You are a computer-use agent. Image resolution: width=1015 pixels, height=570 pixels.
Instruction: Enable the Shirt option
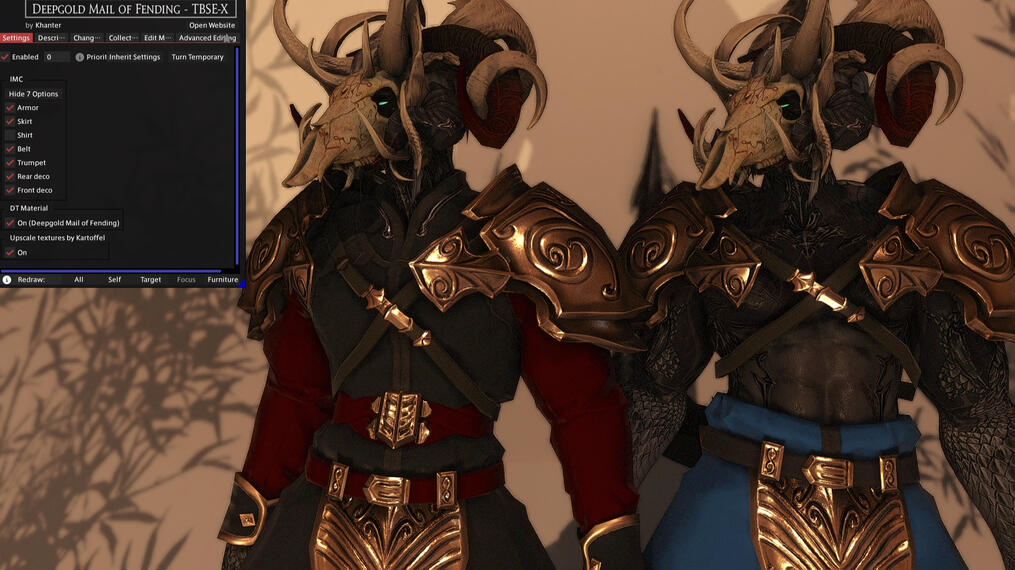click(x=10, y=135)
